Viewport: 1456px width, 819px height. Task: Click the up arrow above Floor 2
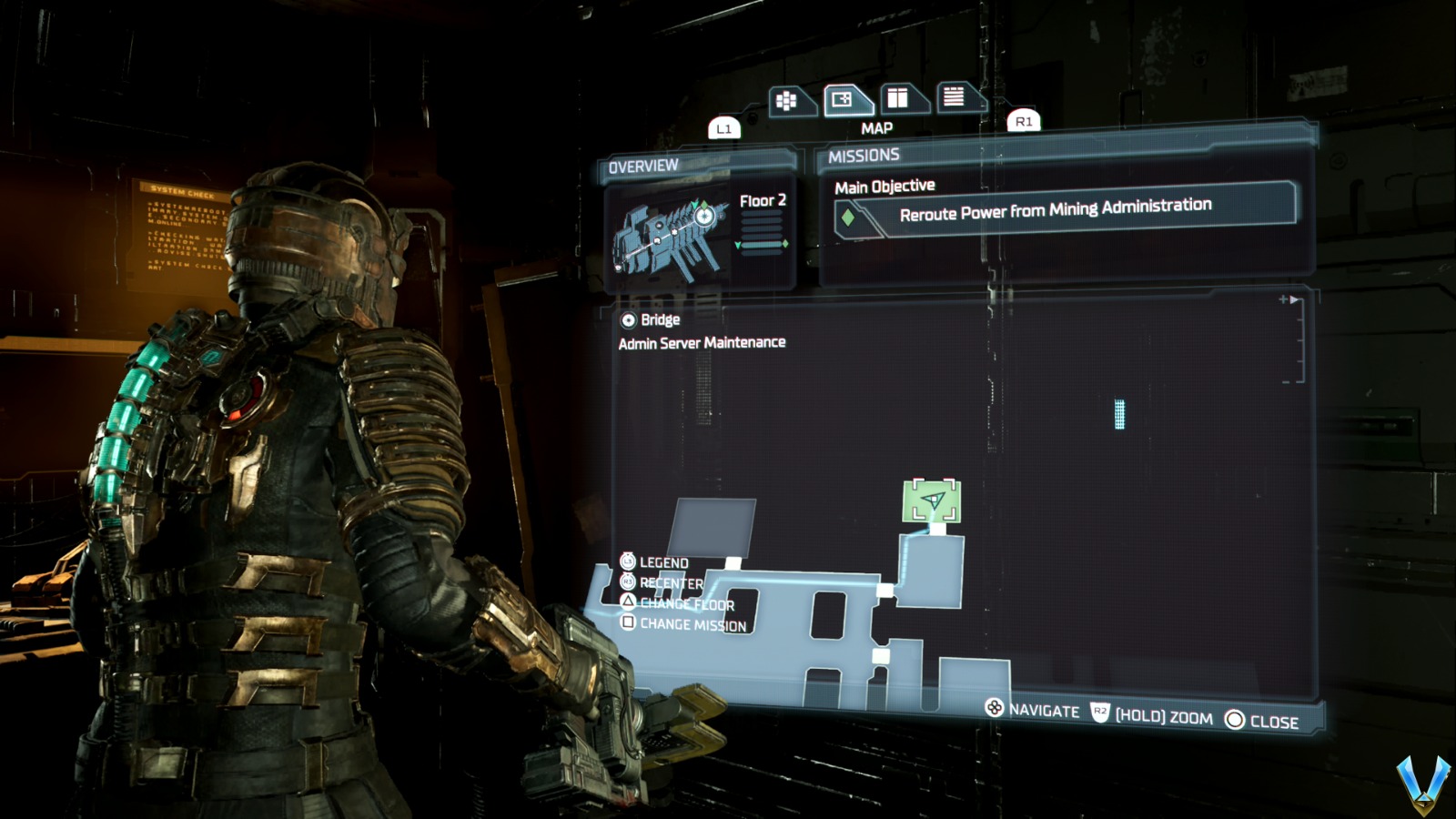tap(694, 204)
